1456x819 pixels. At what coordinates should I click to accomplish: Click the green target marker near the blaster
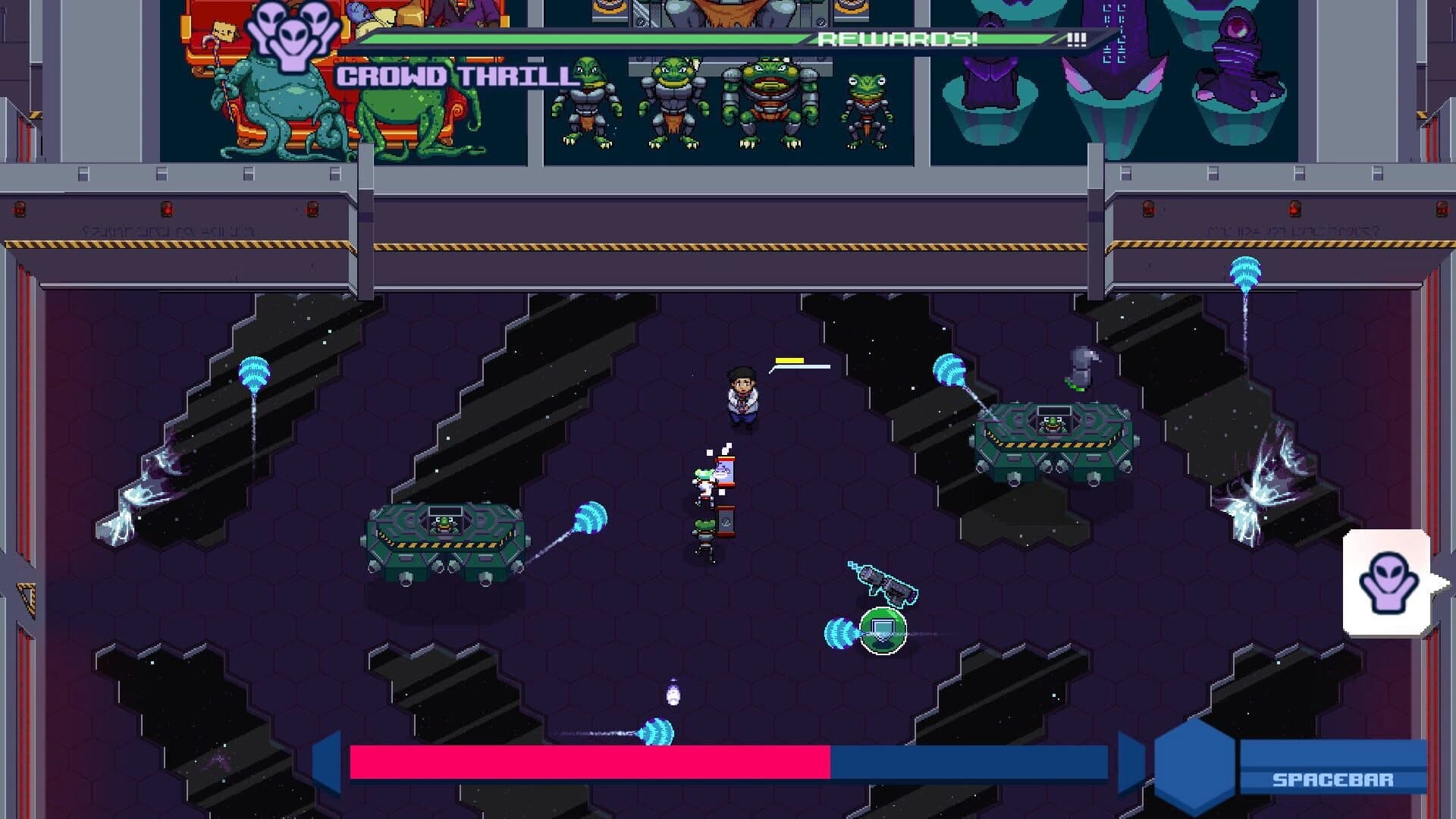tap(885, 629)
